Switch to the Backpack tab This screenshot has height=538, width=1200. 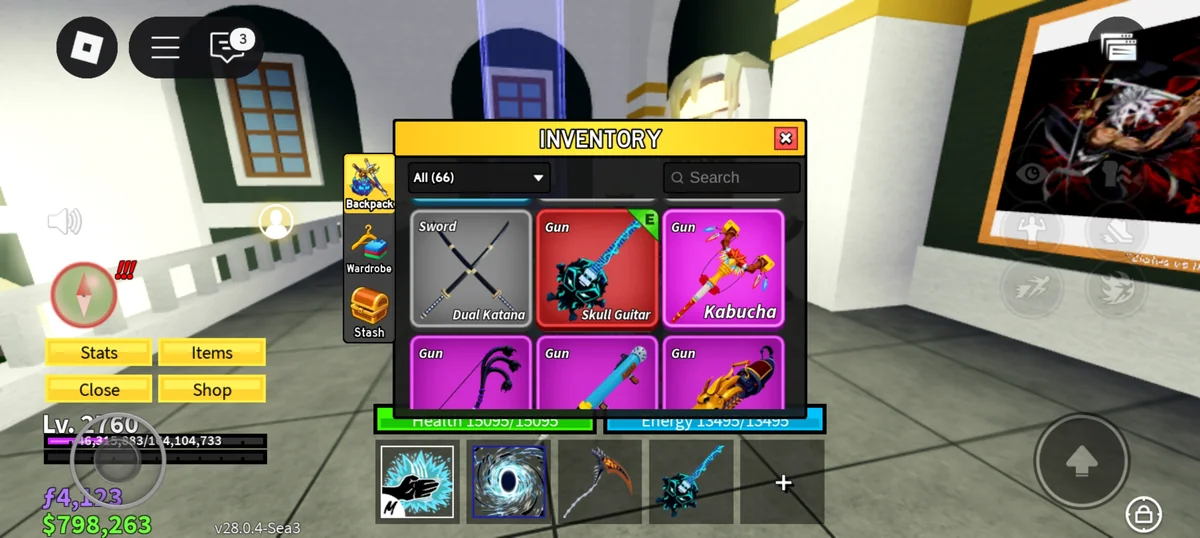[x=369, y=184]
